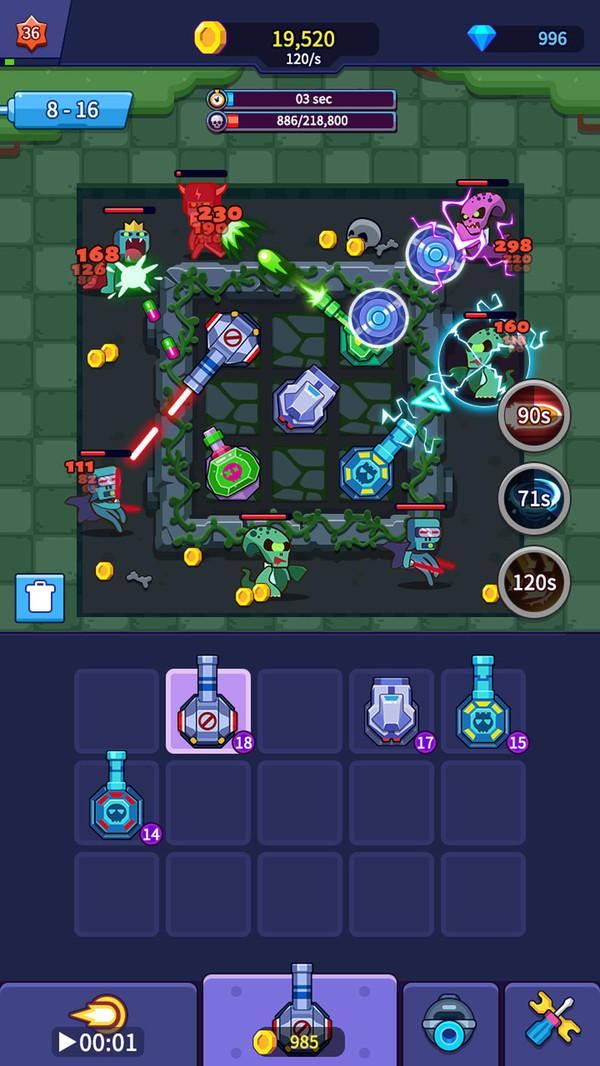Image resolution: width=600 pixels, height=1066 pixels.
Task: Open the stage 8 - 16 banner
Action: pos(72,110)
